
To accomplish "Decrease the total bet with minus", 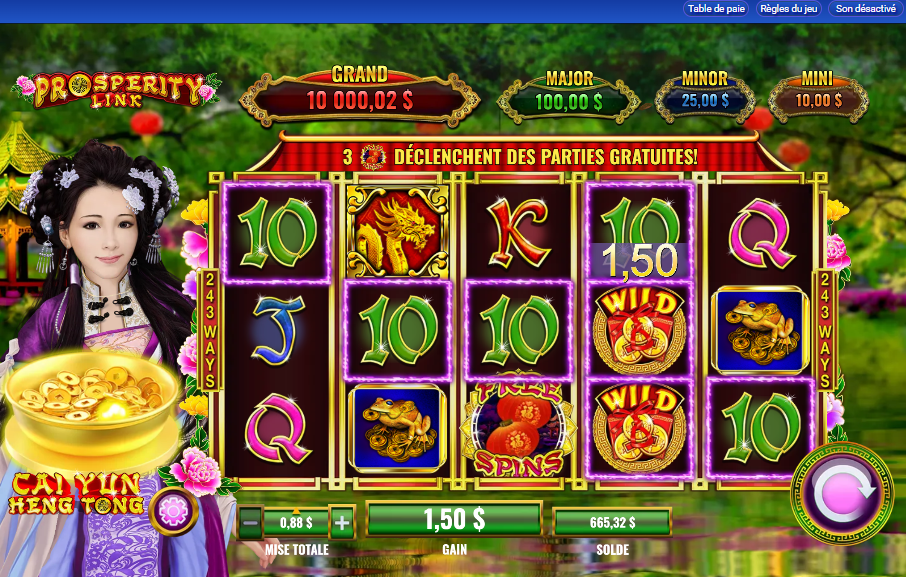I will pos(250,521).
